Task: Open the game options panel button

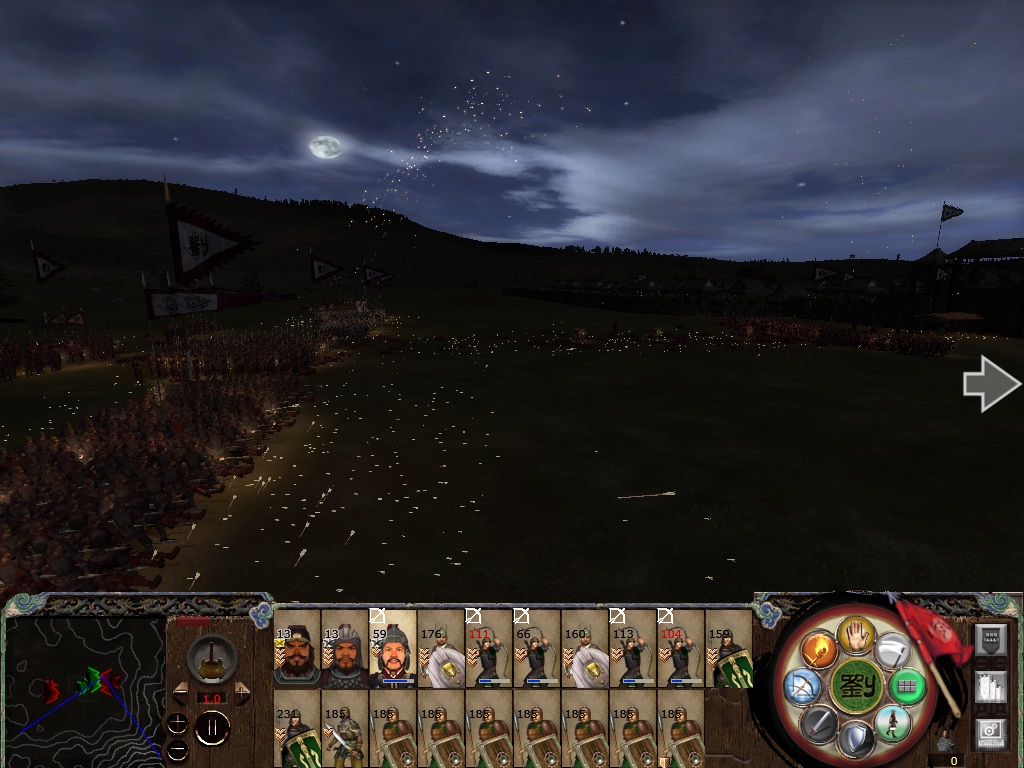Action: point(990,734)
